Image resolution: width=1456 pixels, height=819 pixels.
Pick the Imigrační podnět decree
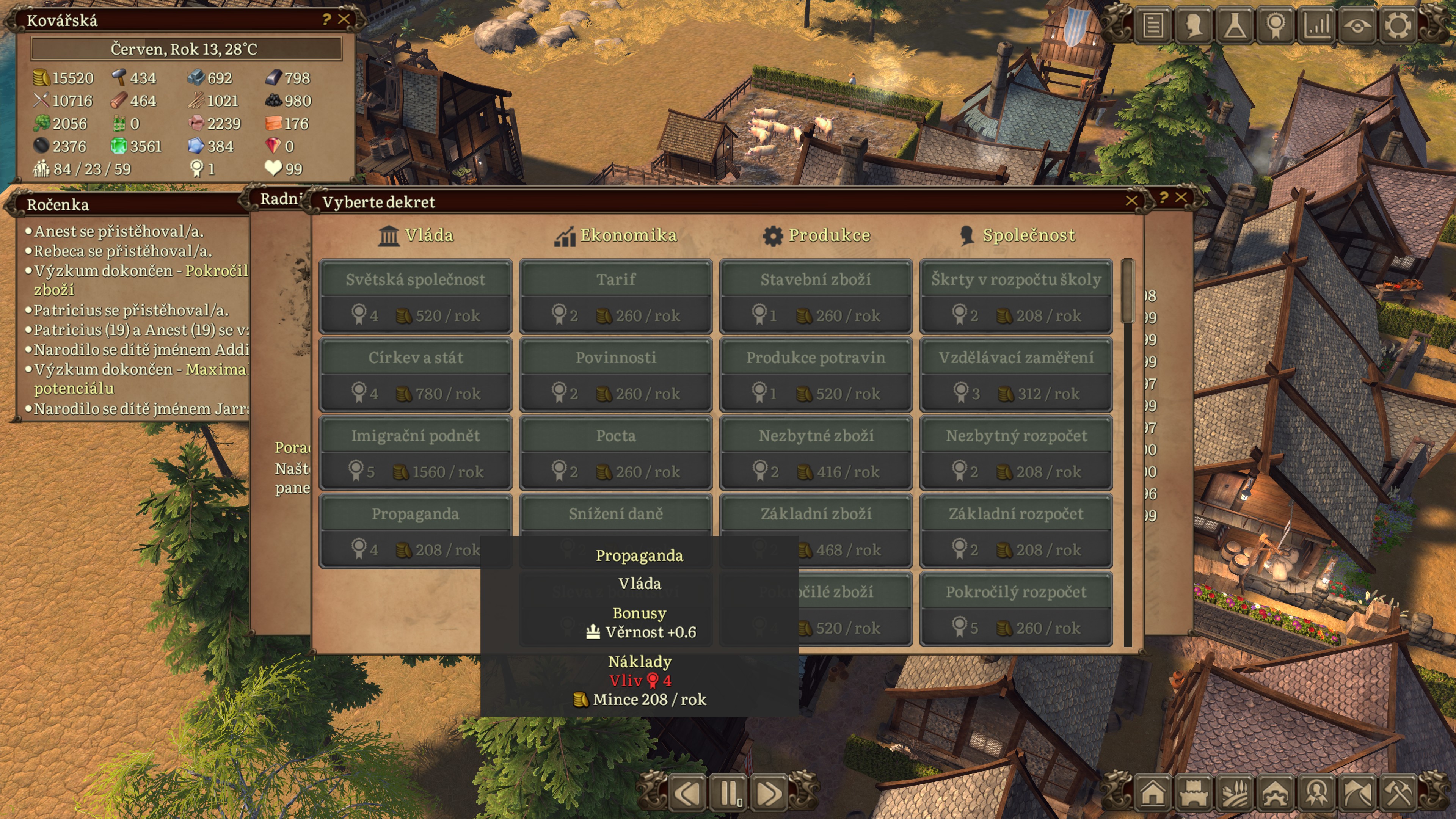416,452
